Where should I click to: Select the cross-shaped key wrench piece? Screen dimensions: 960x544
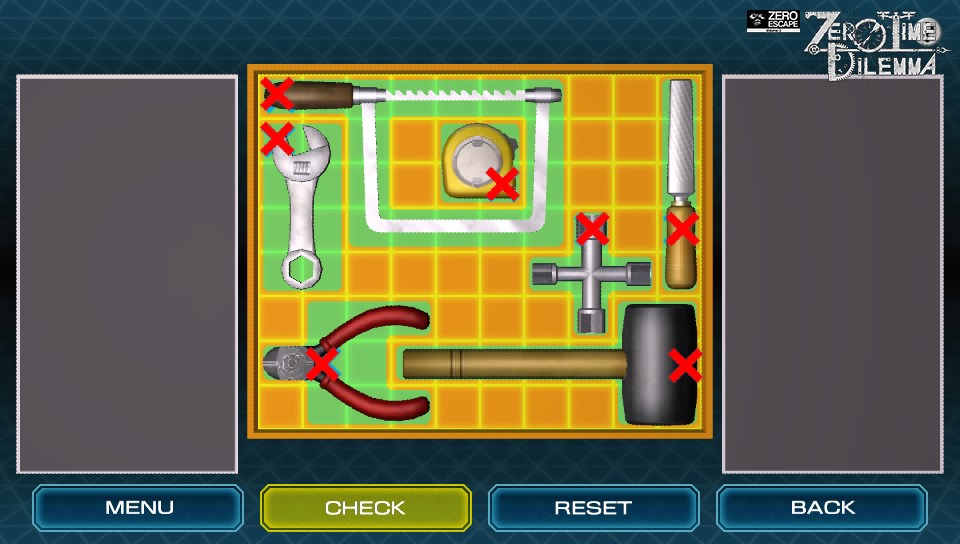pyautogui.click(x=587, y=273)
